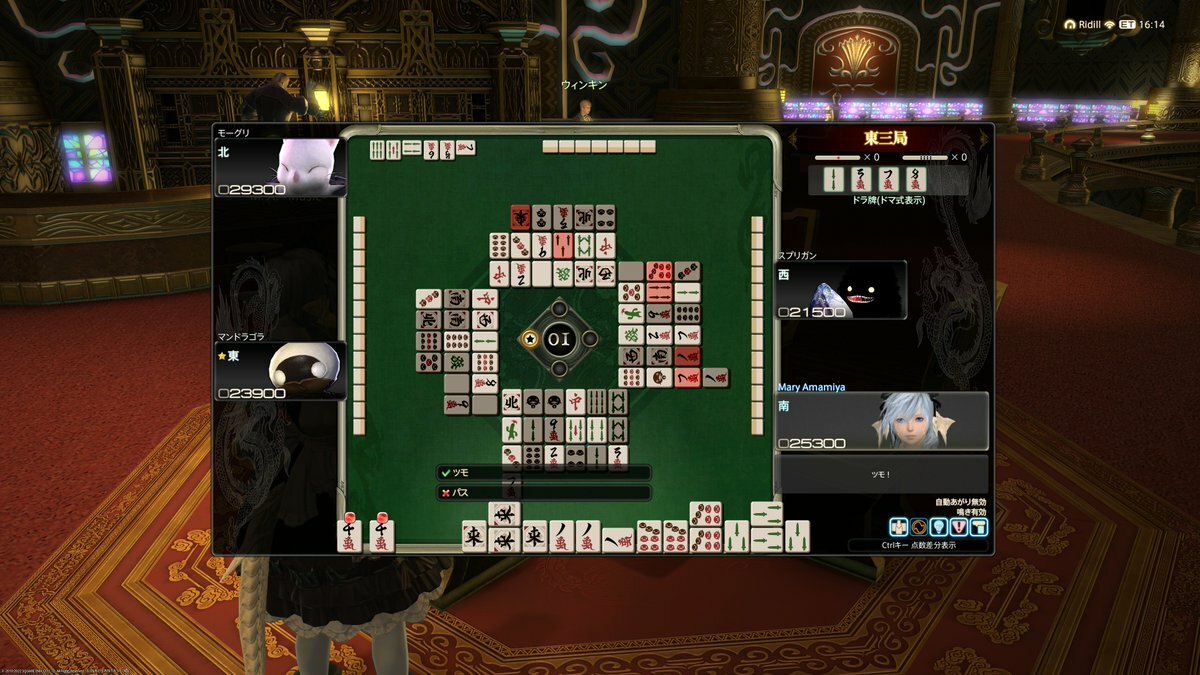The height and width of the screenshot is (675, 1200).
Task: Select the マンドラゴラ player panel
Action: (x=280, y=370)
